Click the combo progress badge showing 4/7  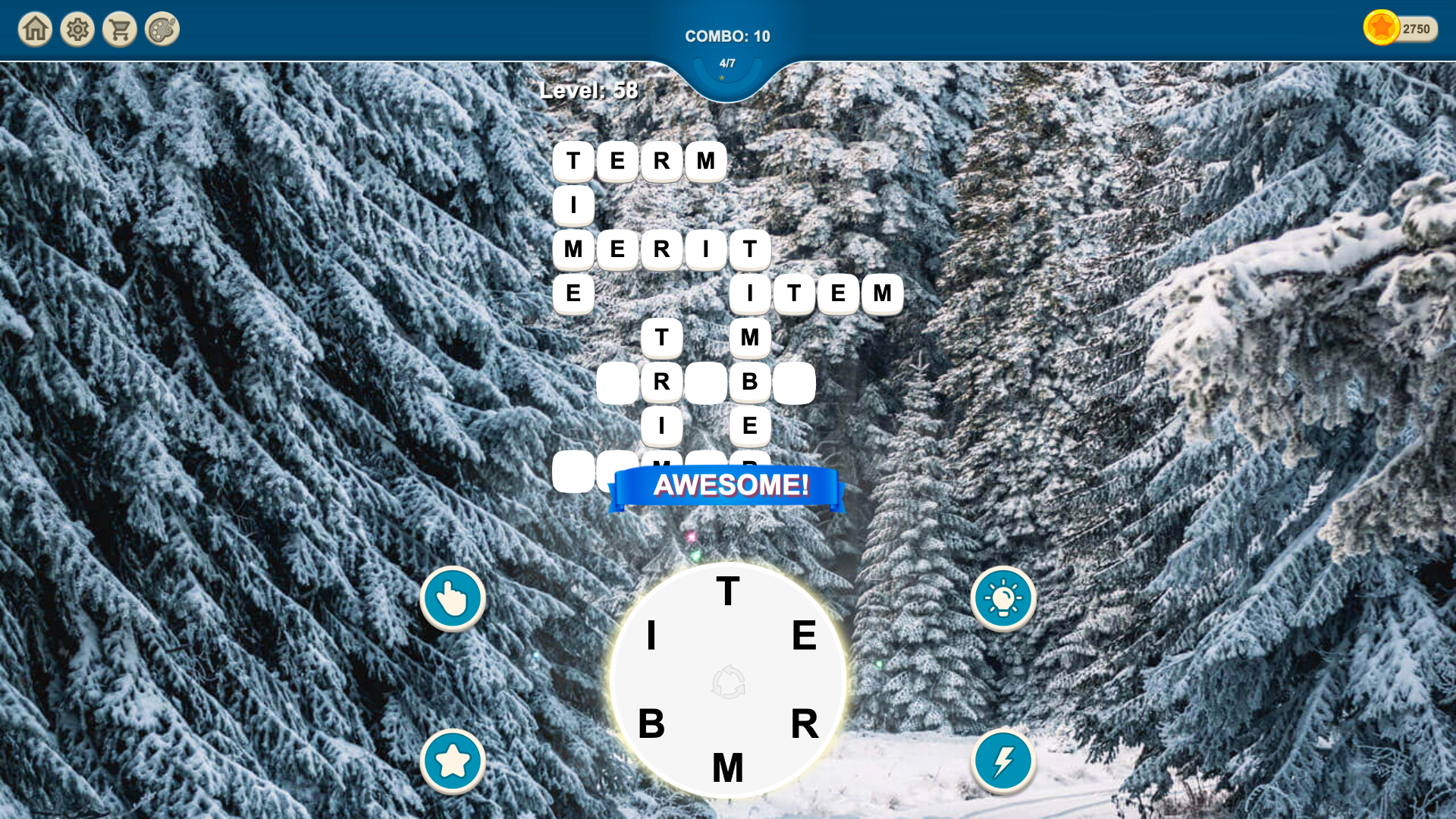(727, 64)
